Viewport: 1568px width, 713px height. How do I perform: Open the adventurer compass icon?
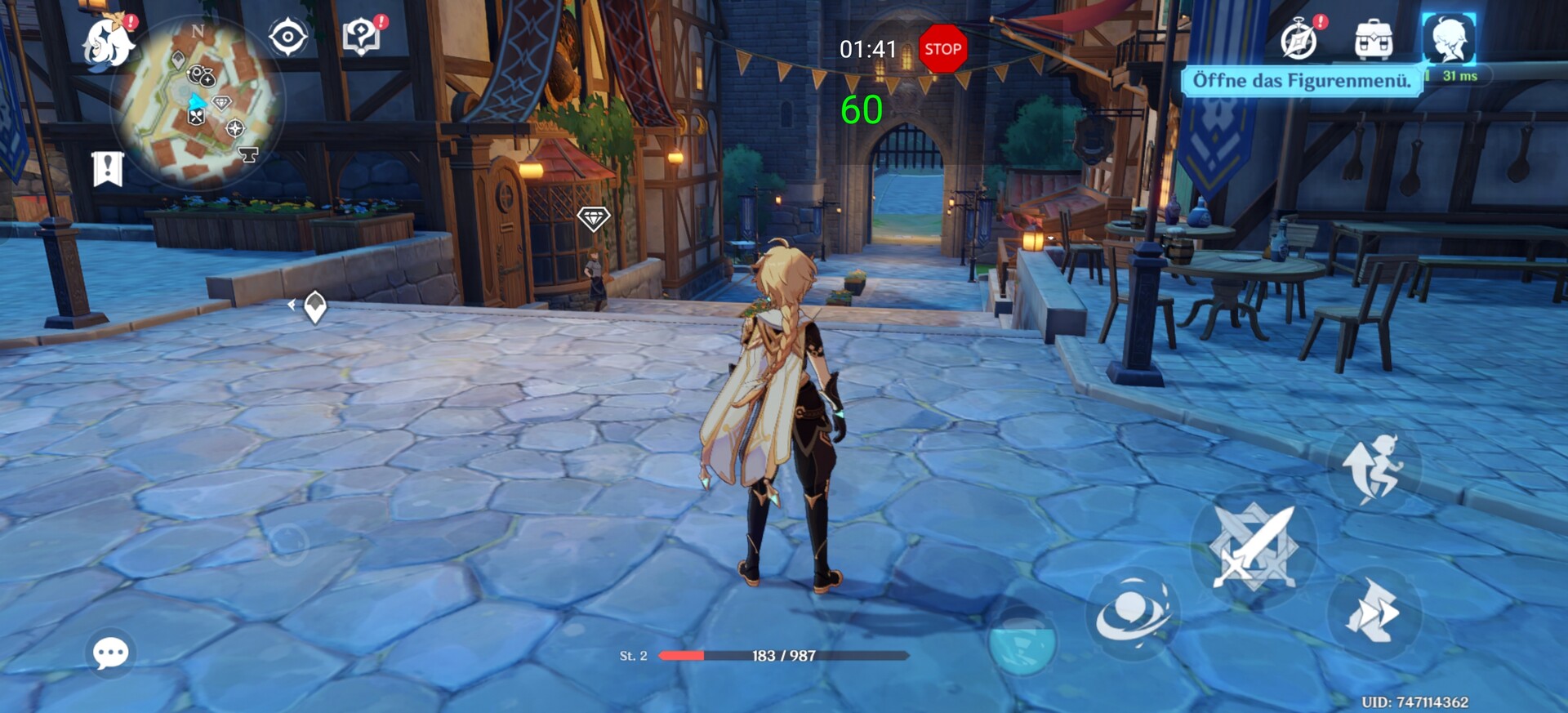(1298, 40)
